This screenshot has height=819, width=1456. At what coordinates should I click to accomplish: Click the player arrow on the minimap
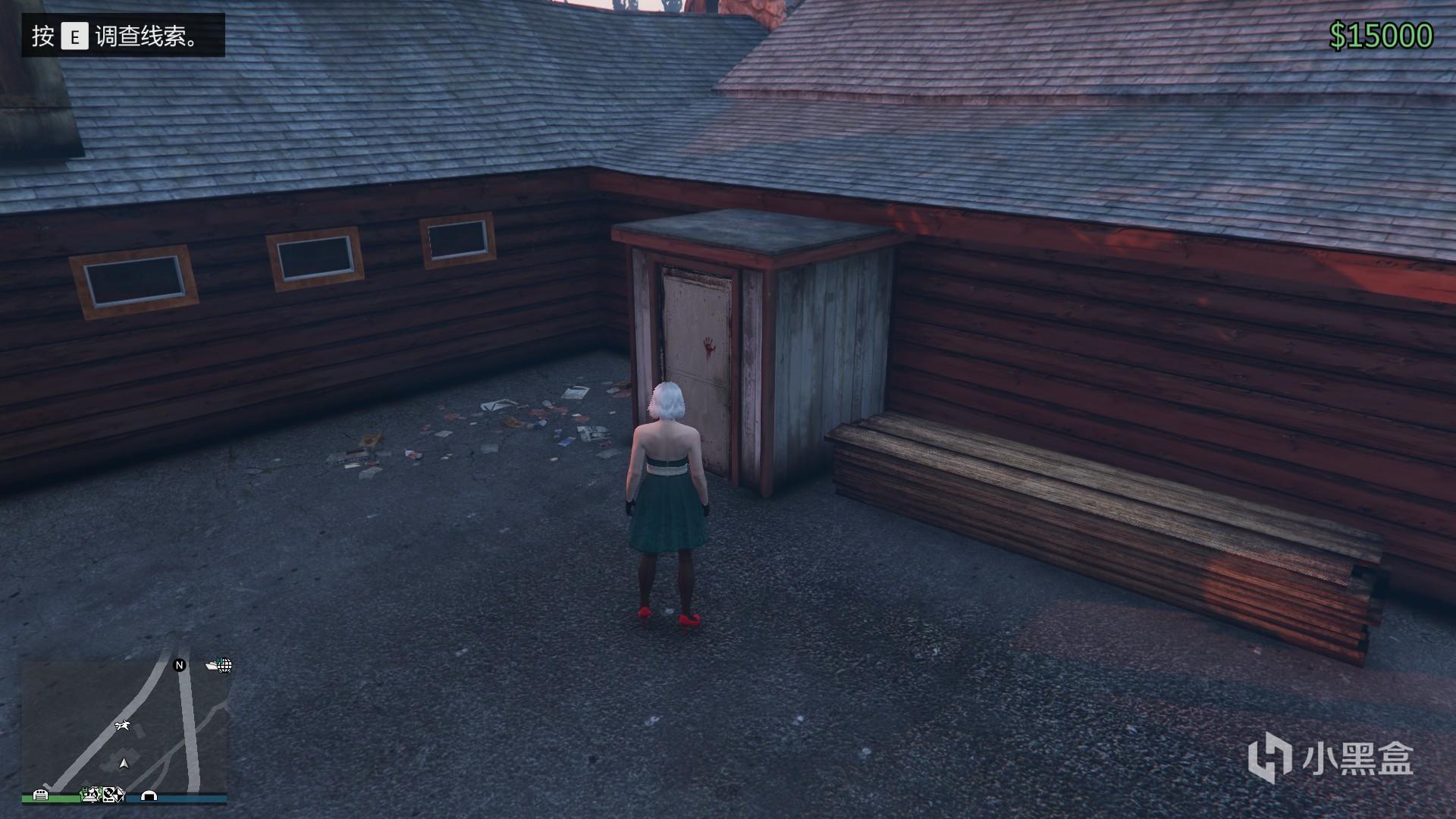(x=124, y=763)
